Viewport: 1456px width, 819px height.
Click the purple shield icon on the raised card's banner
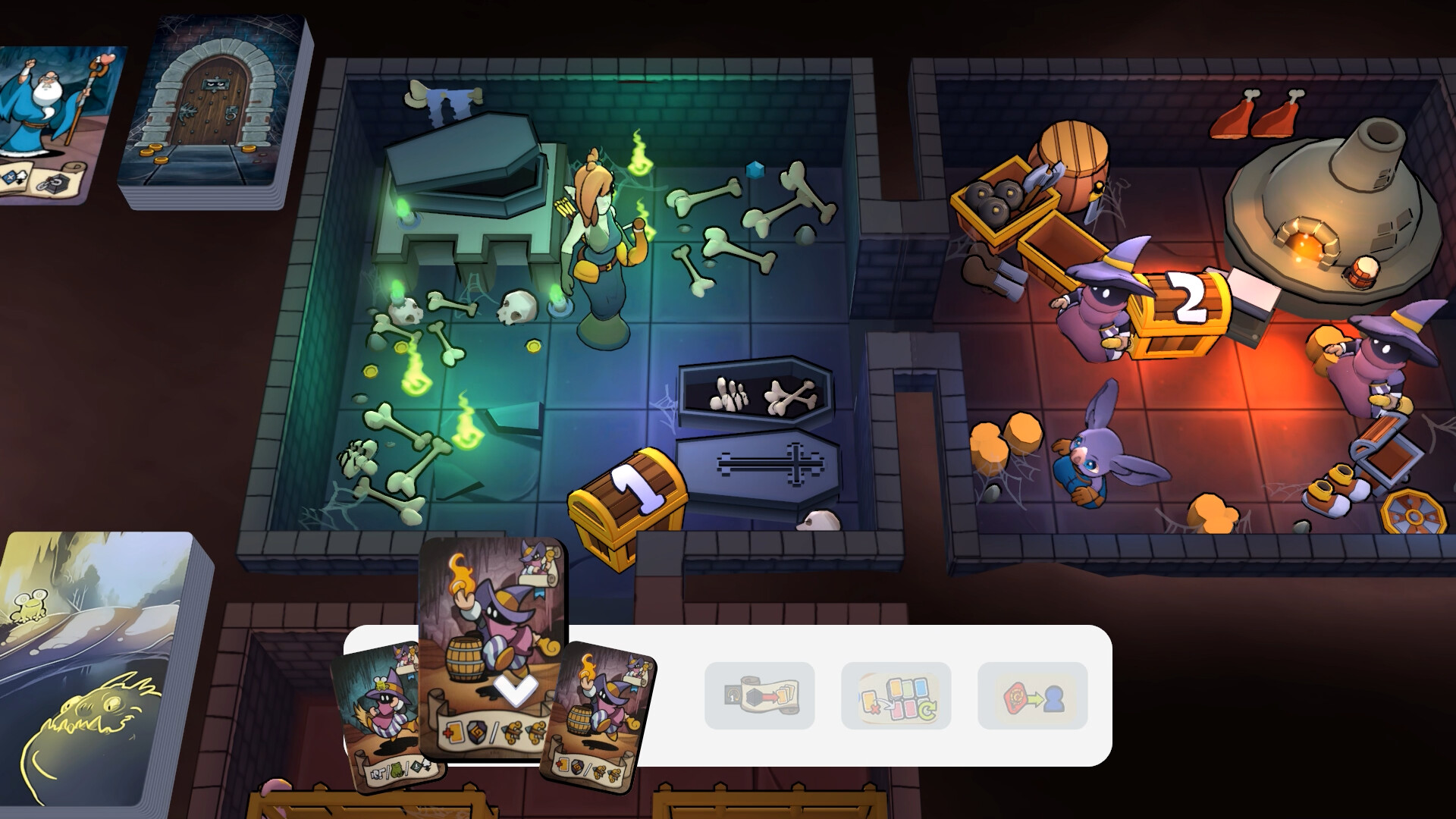[477, 731]
